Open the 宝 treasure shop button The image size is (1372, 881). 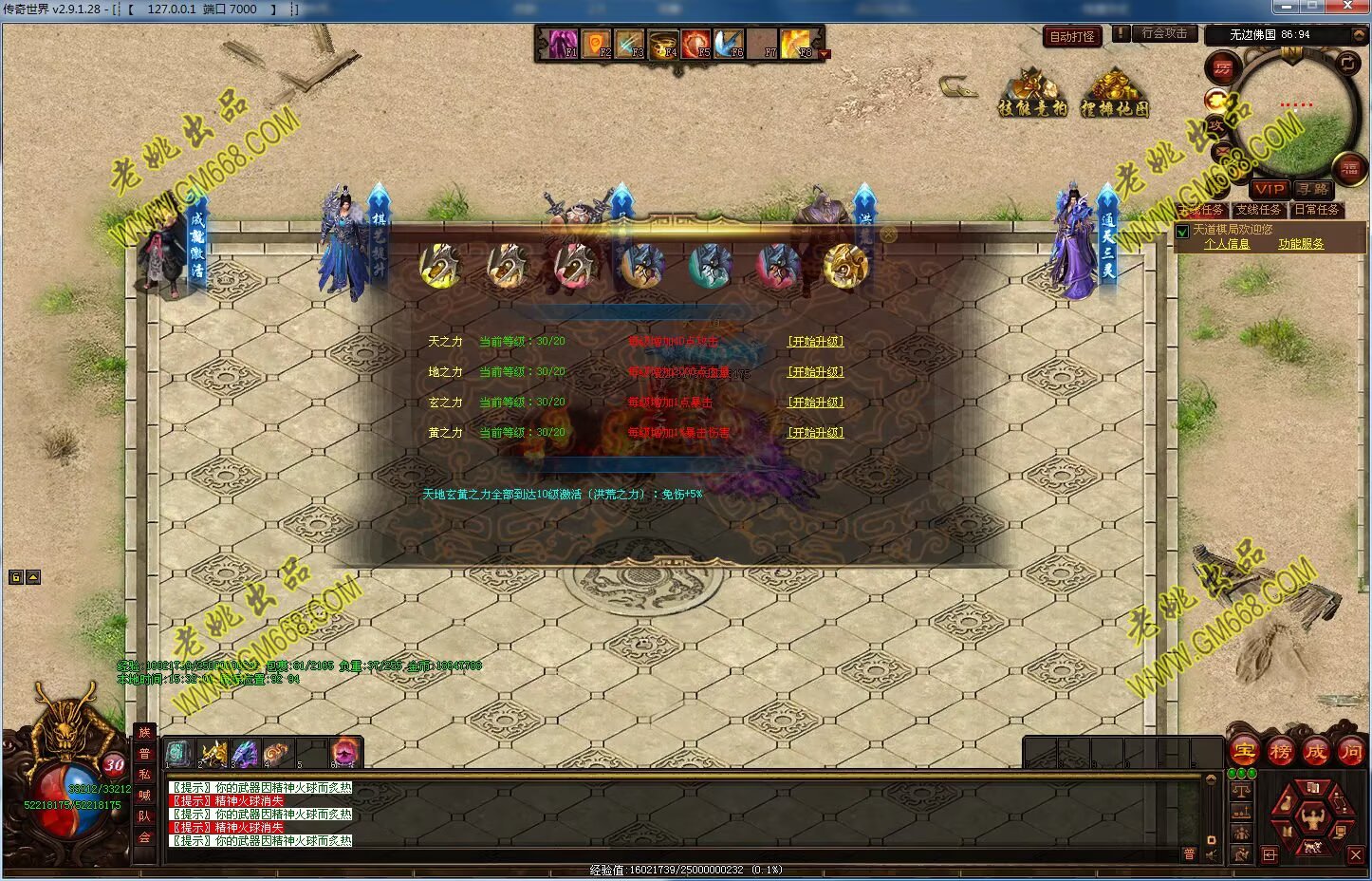pos(1244,752)
